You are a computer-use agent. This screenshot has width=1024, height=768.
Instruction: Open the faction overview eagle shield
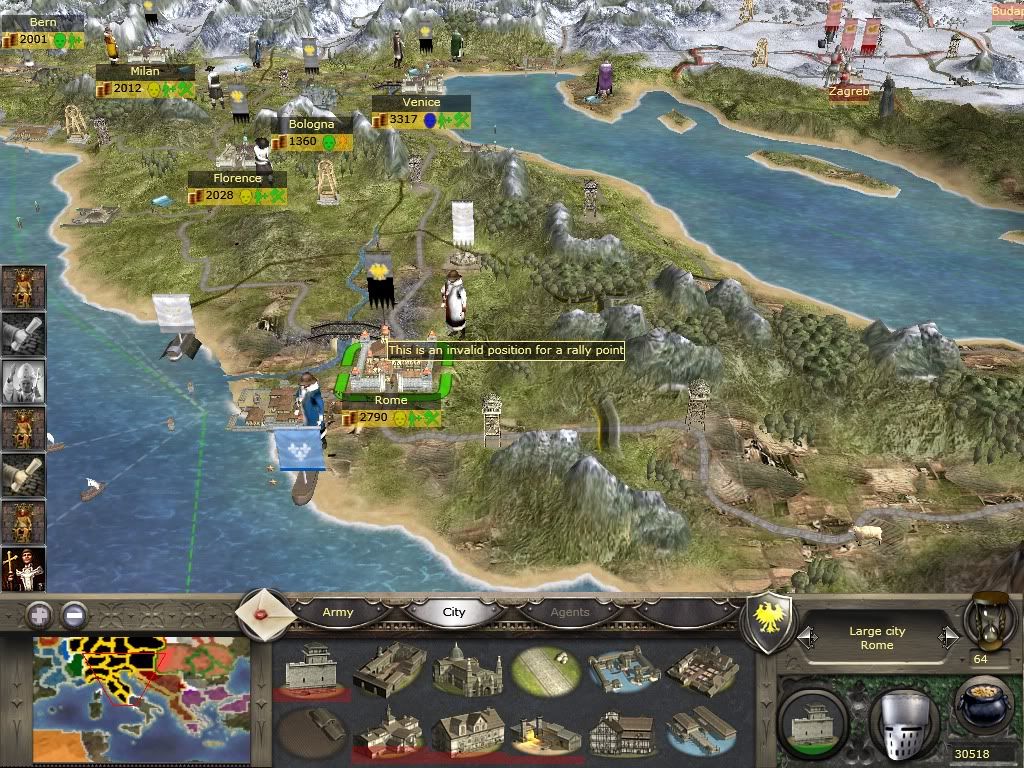tap(770, 620)
